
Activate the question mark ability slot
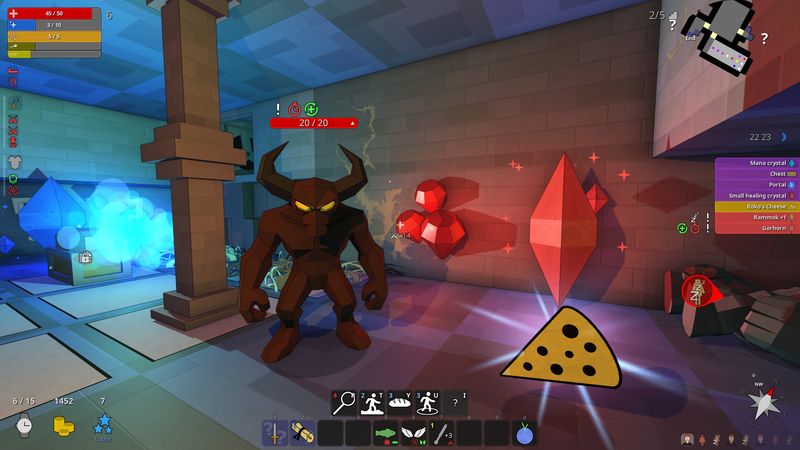[457, 402]
